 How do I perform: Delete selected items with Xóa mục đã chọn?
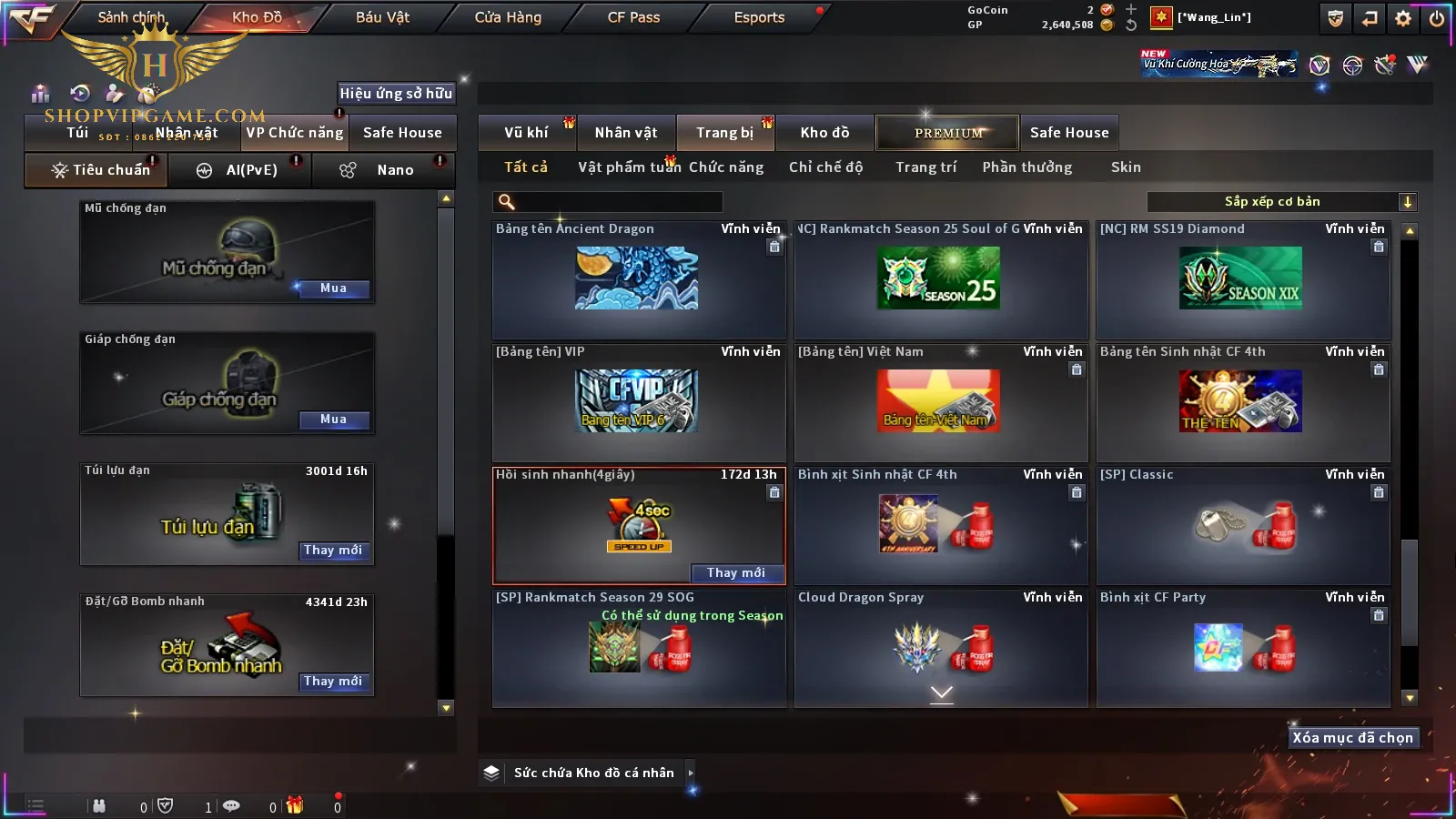click(1352, 738)
